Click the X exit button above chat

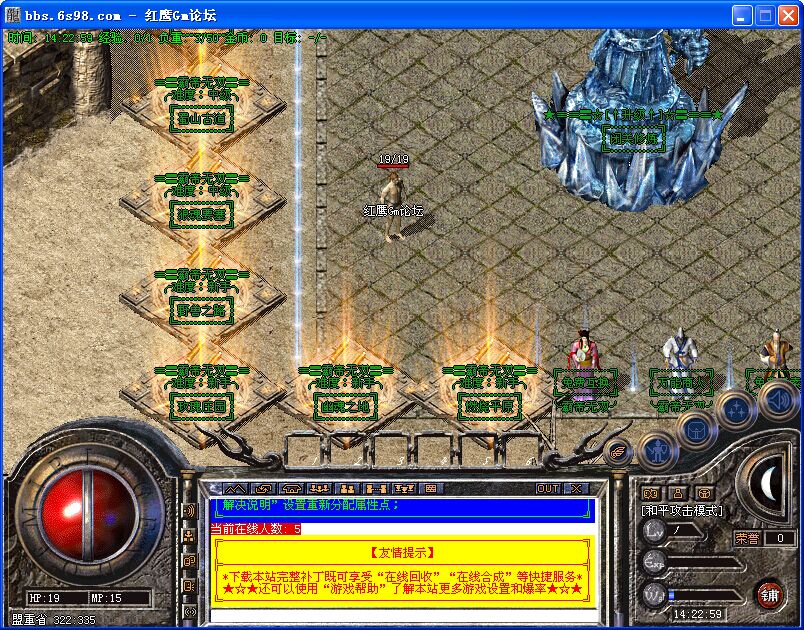[575, 489]
